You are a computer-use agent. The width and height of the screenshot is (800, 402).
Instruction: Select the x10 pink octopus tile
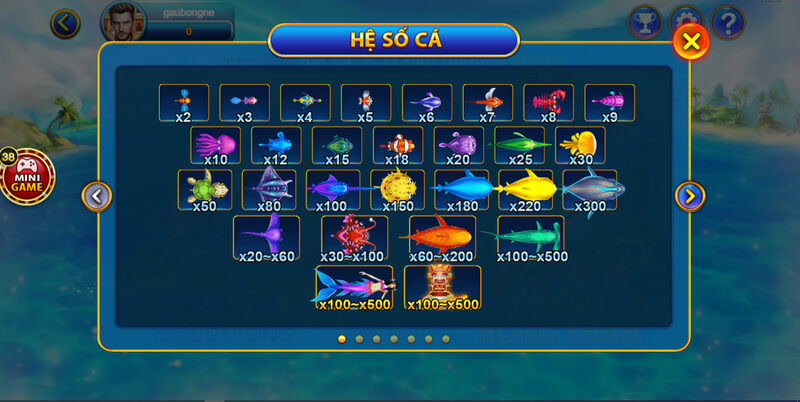(x=215, y=146)
